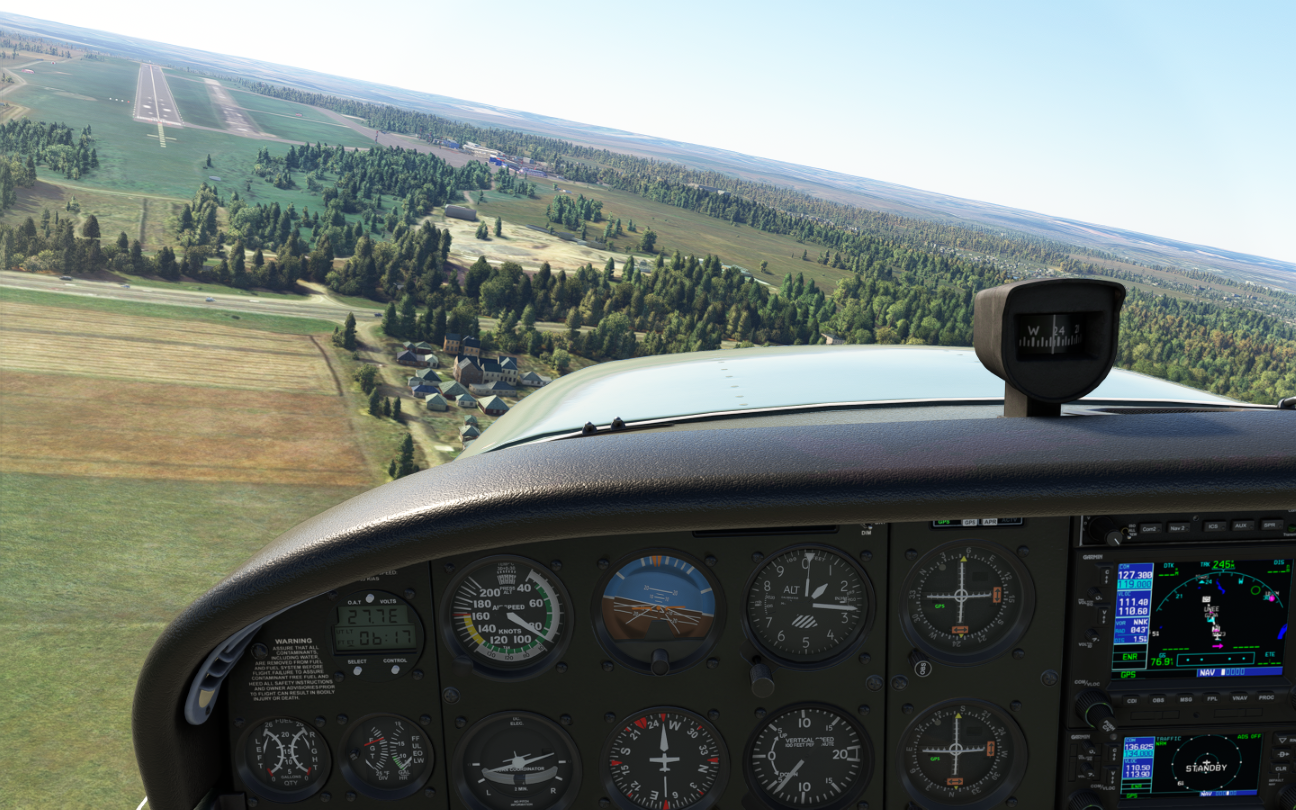
Task: Toggle the AUX audio panel button
Action: pos(1242,525)
